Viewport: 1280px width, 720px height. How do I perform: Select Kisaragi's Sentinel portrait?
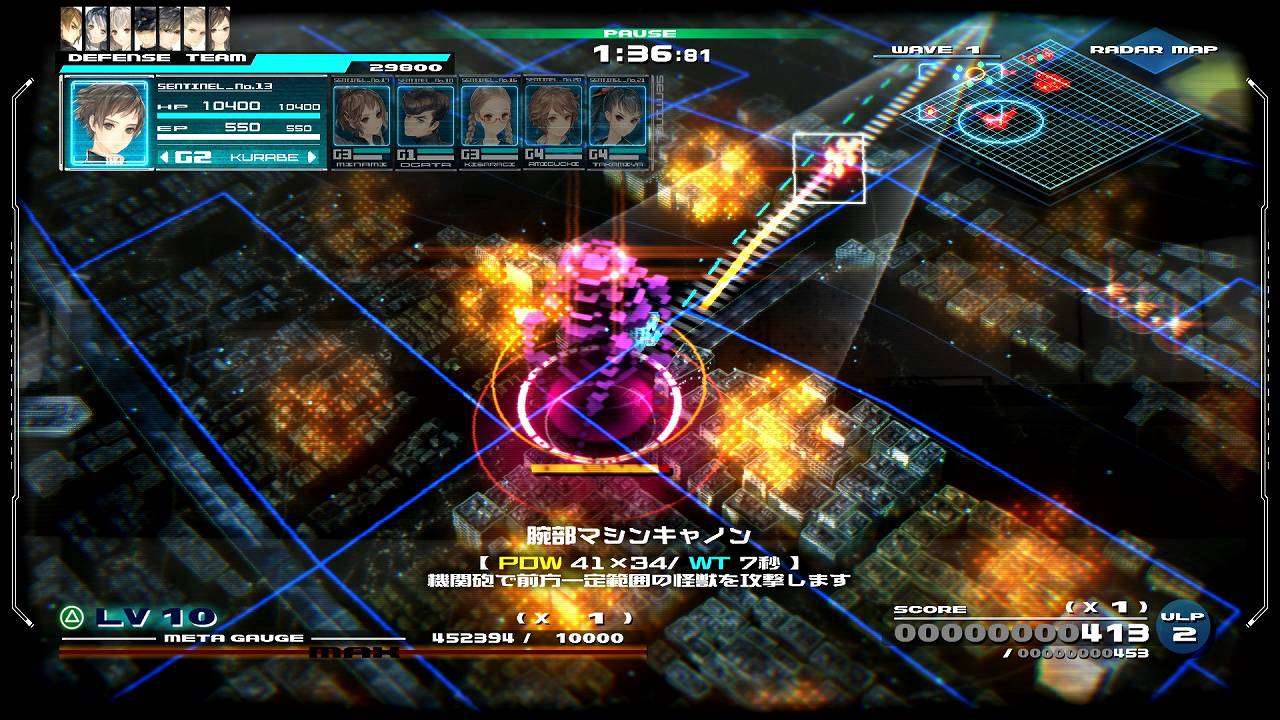pyautogui.click(x=491, y=116)
